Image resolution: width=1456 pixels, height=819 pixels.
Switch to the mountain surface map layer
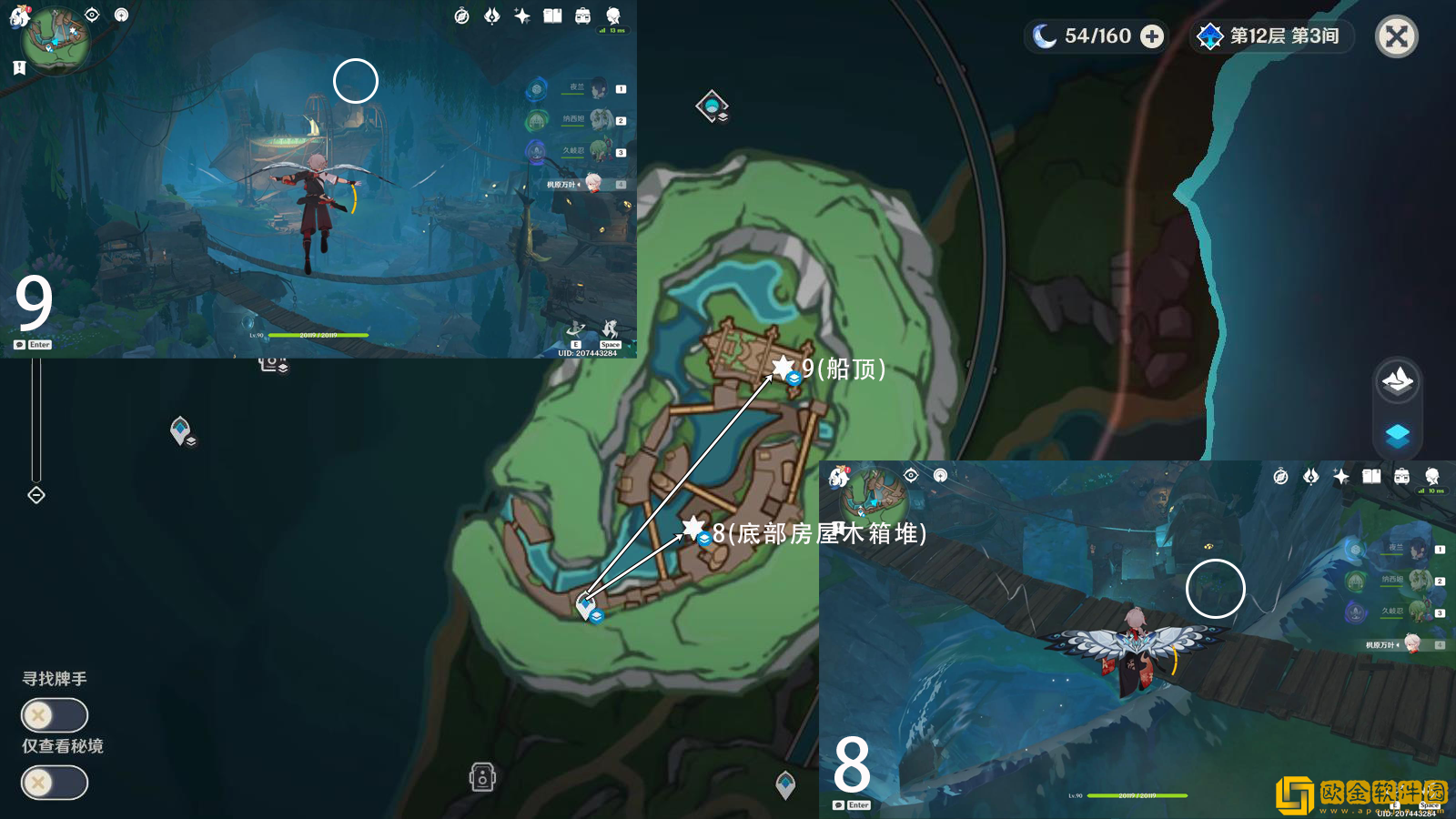[1397, 379]
